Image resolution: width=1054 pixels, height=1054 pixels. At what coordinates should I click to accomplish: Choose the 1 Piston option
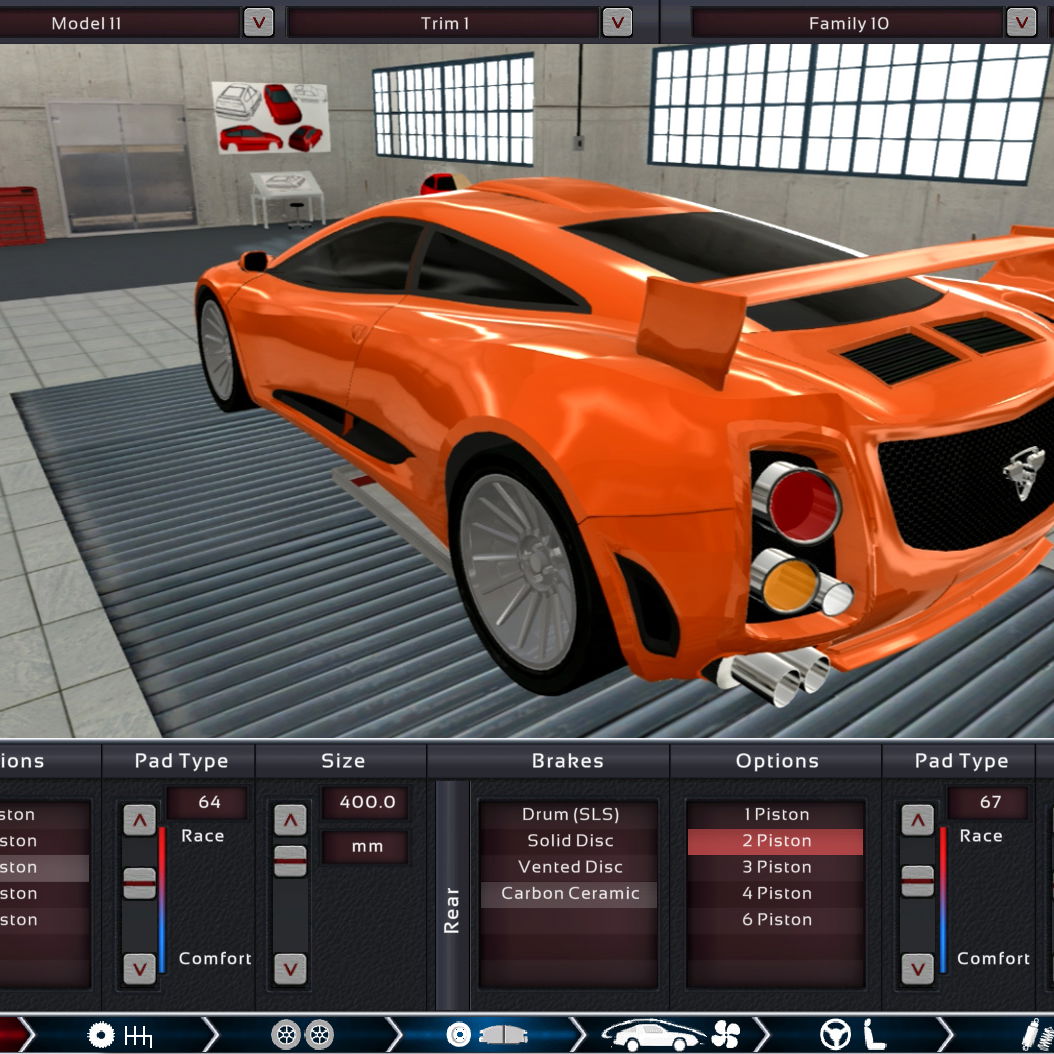(x=775, y=815)
